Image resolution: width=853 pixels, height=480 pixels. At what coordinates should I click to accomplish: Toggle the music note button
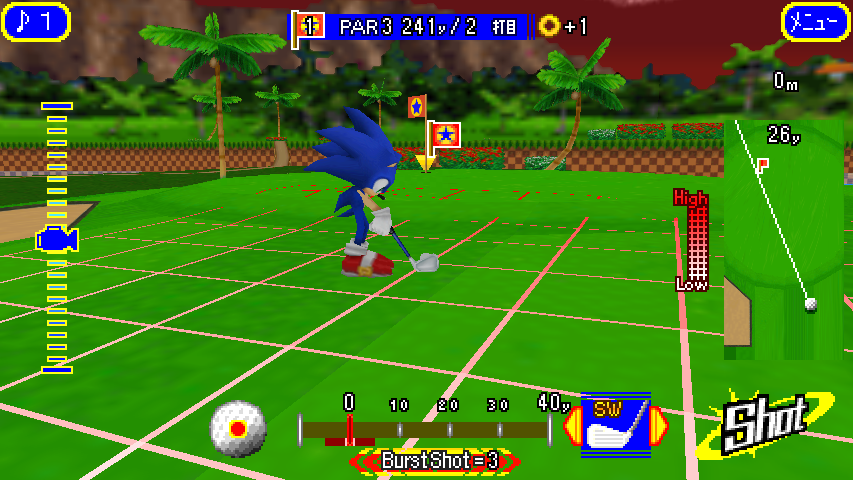[x=36, y=22]
